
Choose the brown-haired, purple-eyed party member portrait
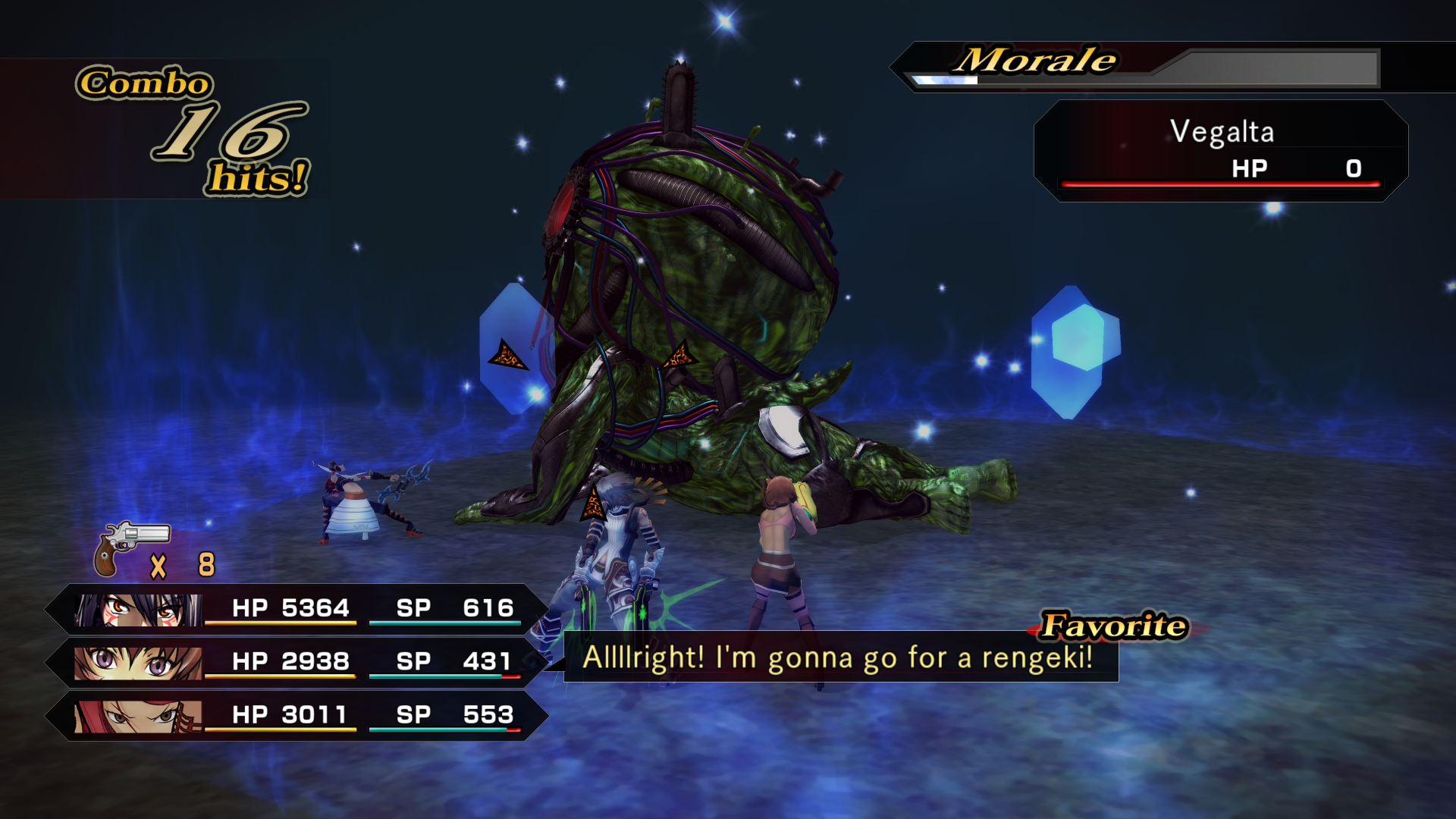point(138,663)
